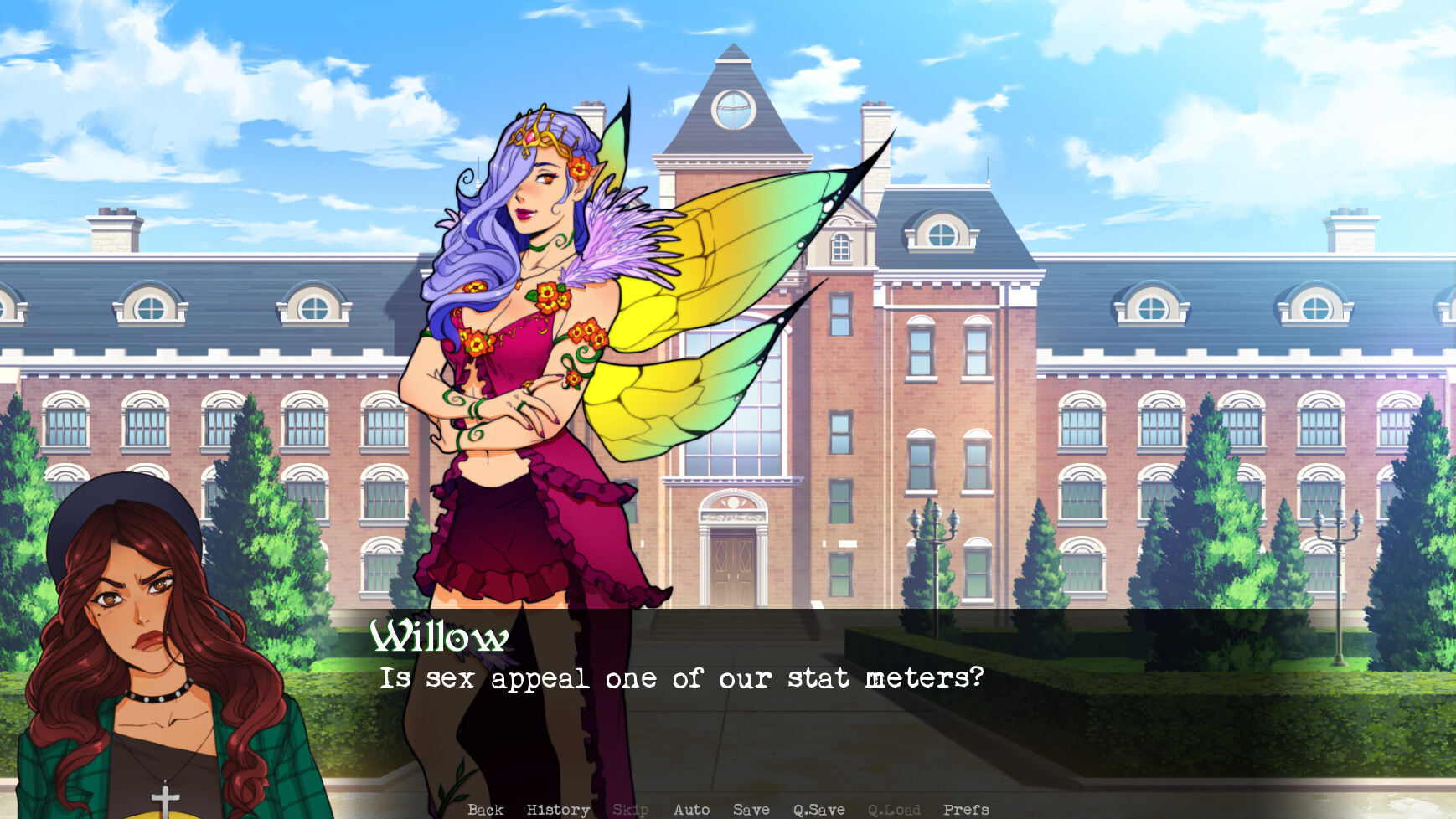1456x819 pixels.
Task: Perform a Q.Save quick save
Action: [819, 809]
